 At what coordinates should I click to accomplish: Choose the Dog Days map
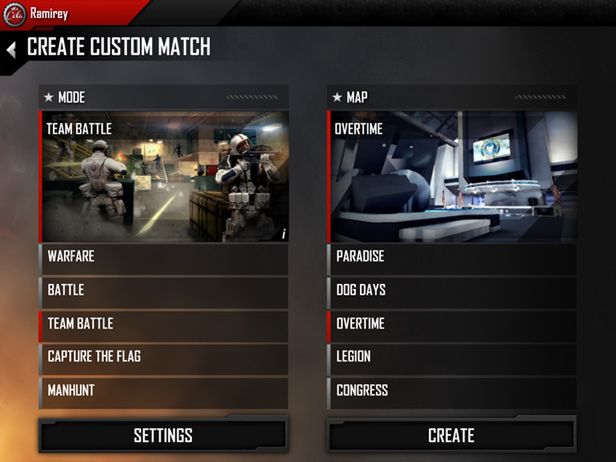(452, 290)
